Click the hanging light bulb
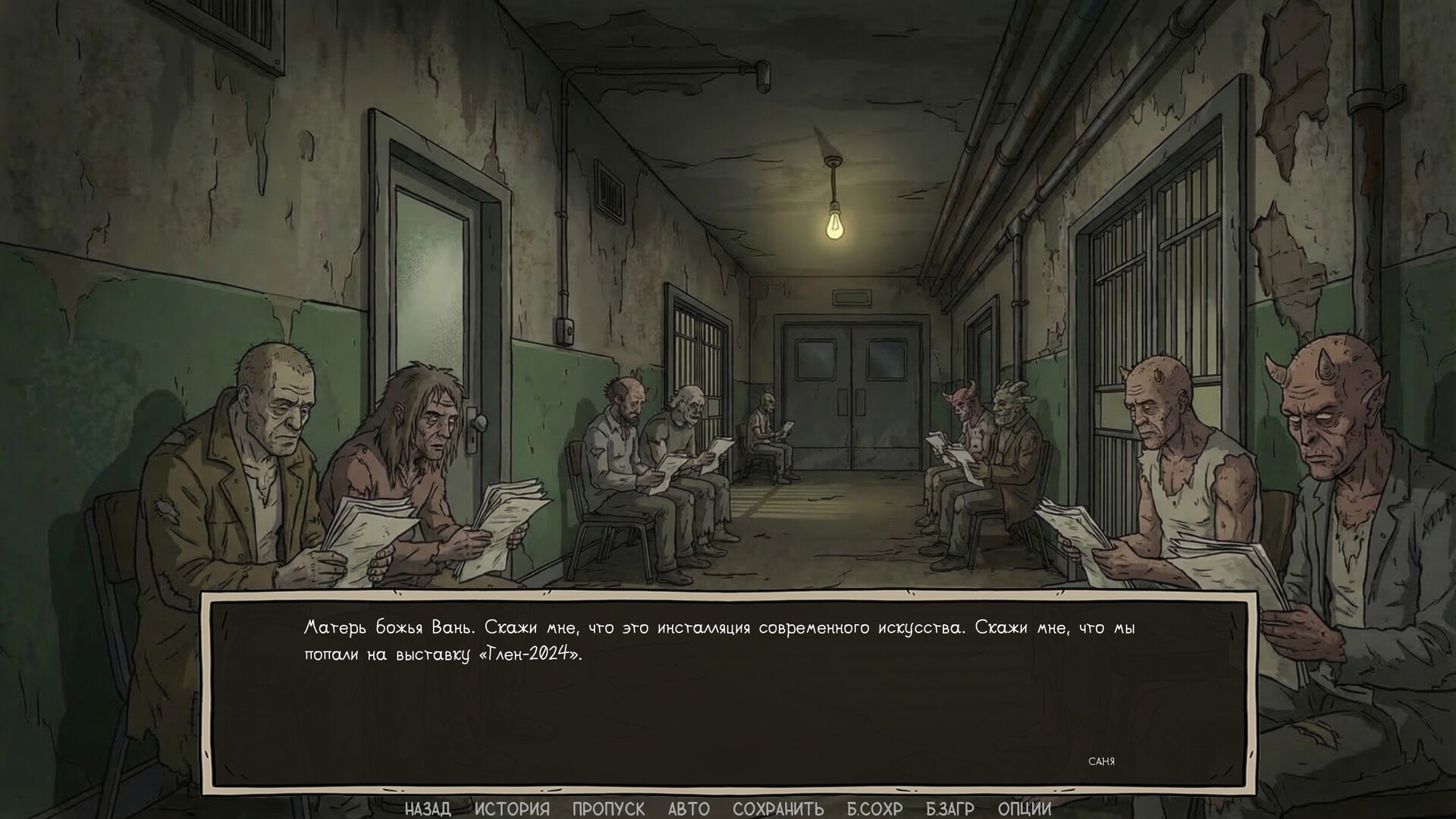The height and width of the screenshot is (819, 1456). click(x=833, y=229)
